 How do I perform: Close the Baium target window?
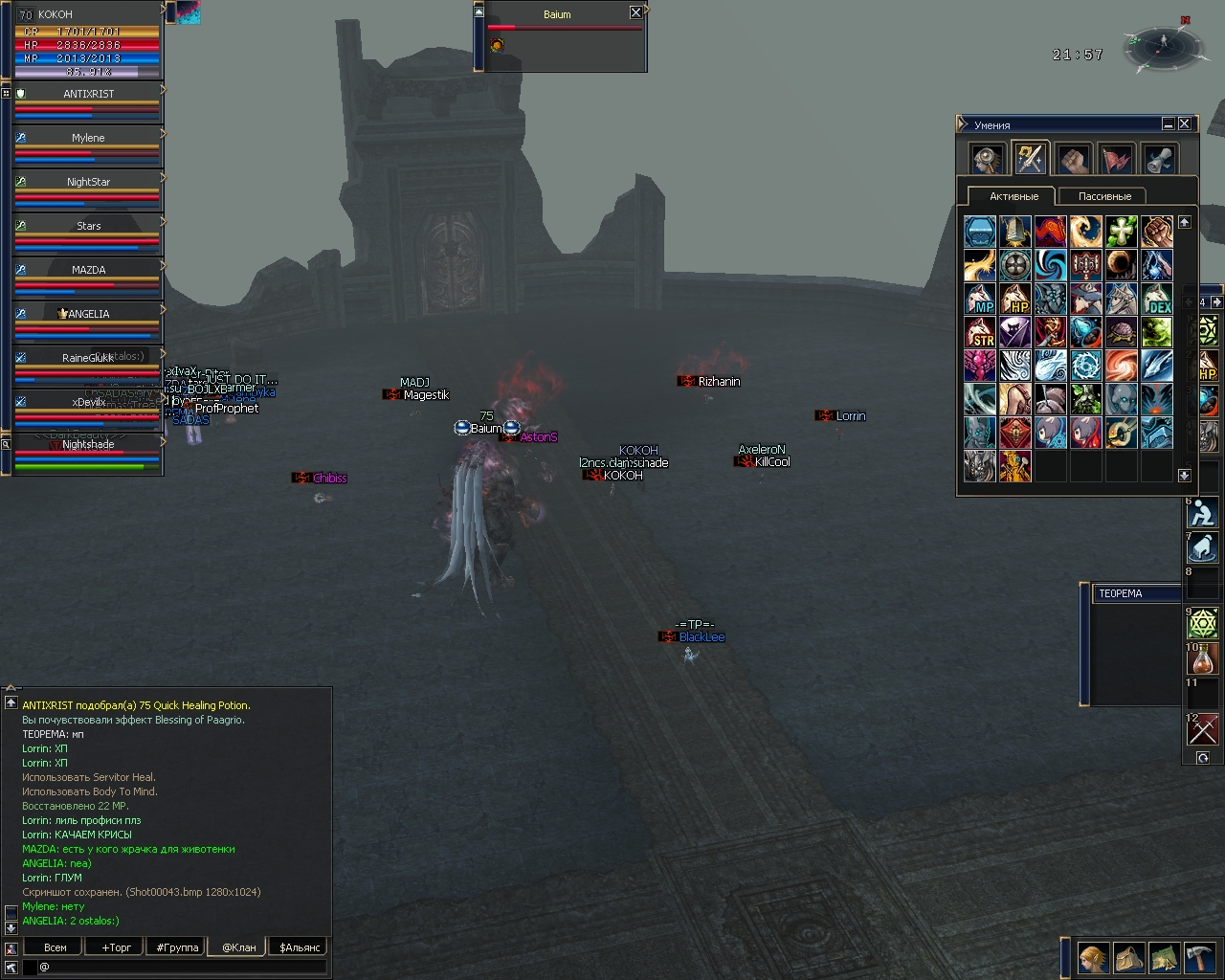635,12
